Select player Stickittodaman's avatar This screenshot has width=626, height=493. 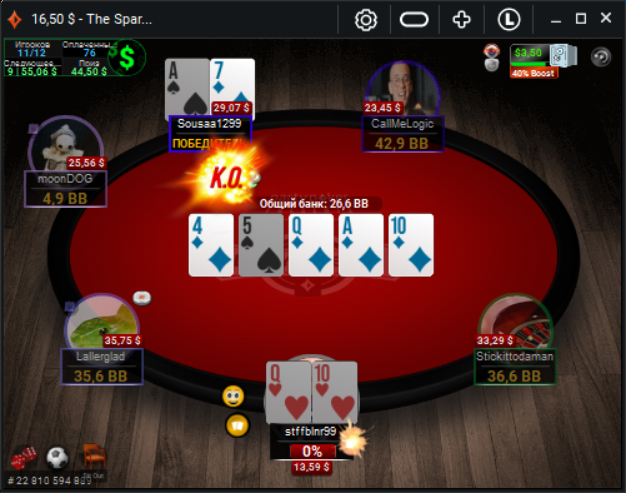pos(515,326)
